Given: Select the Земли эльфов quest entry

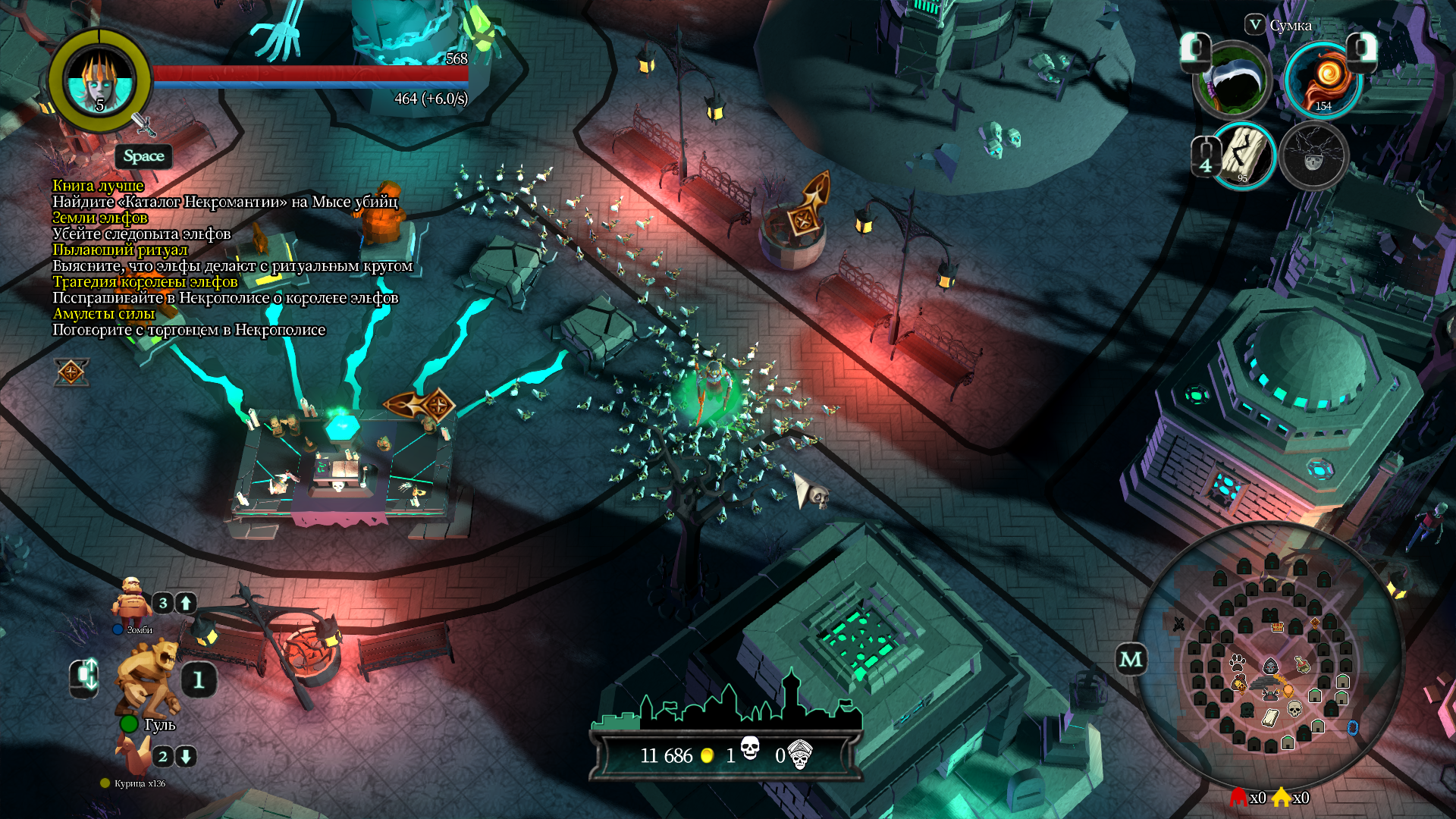Looking at the screenshot, I should (100, 218).
